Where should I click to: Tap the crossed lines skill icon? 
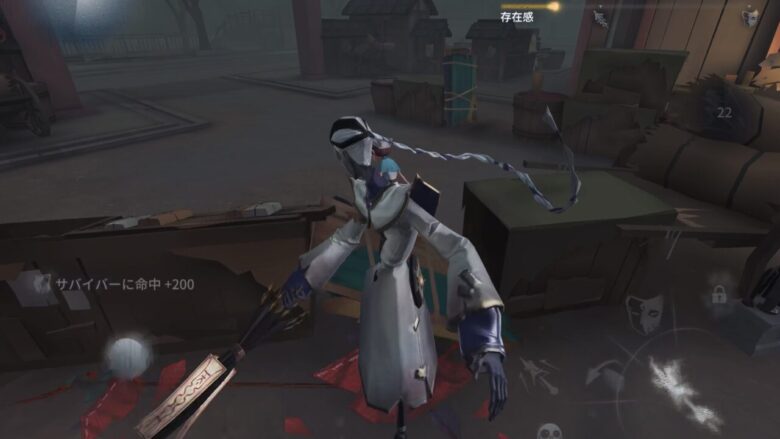537,372
